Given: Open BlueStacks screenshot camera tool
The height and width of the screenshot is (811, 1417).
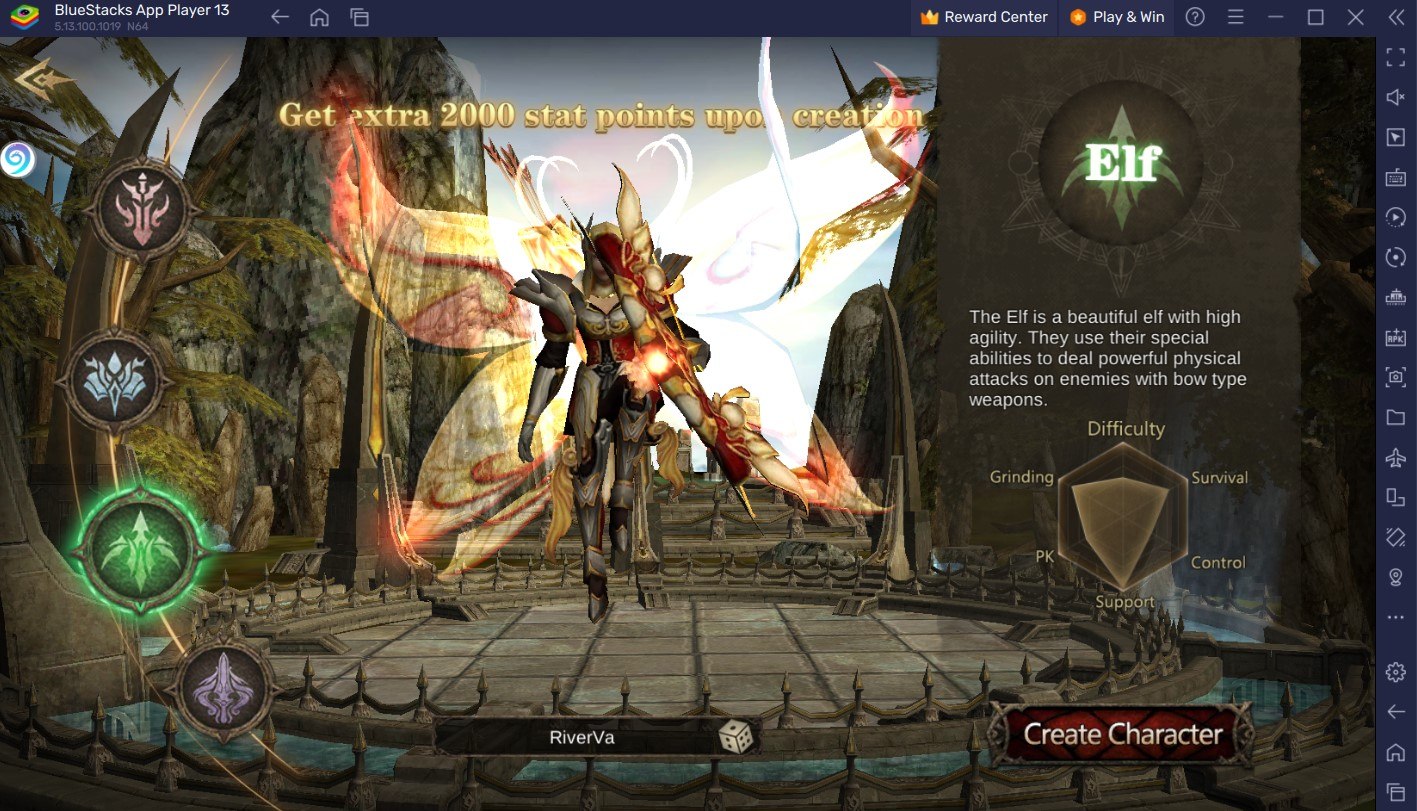Looking at the screenshot, I should pyautogui.click(x=1395, y=377).
